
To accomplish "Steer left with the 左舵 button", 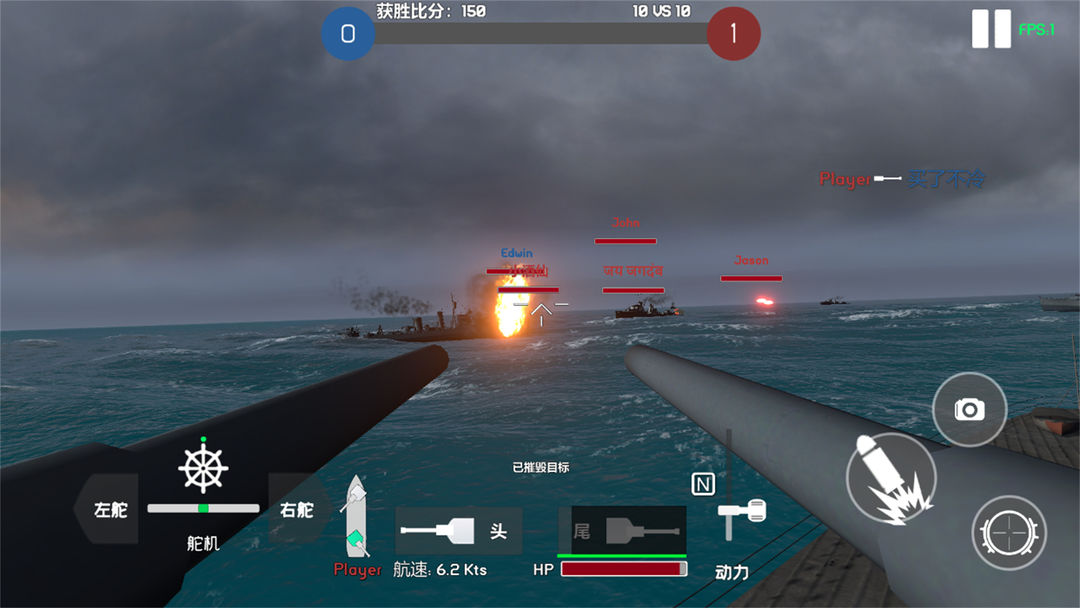I will [108, 509].
